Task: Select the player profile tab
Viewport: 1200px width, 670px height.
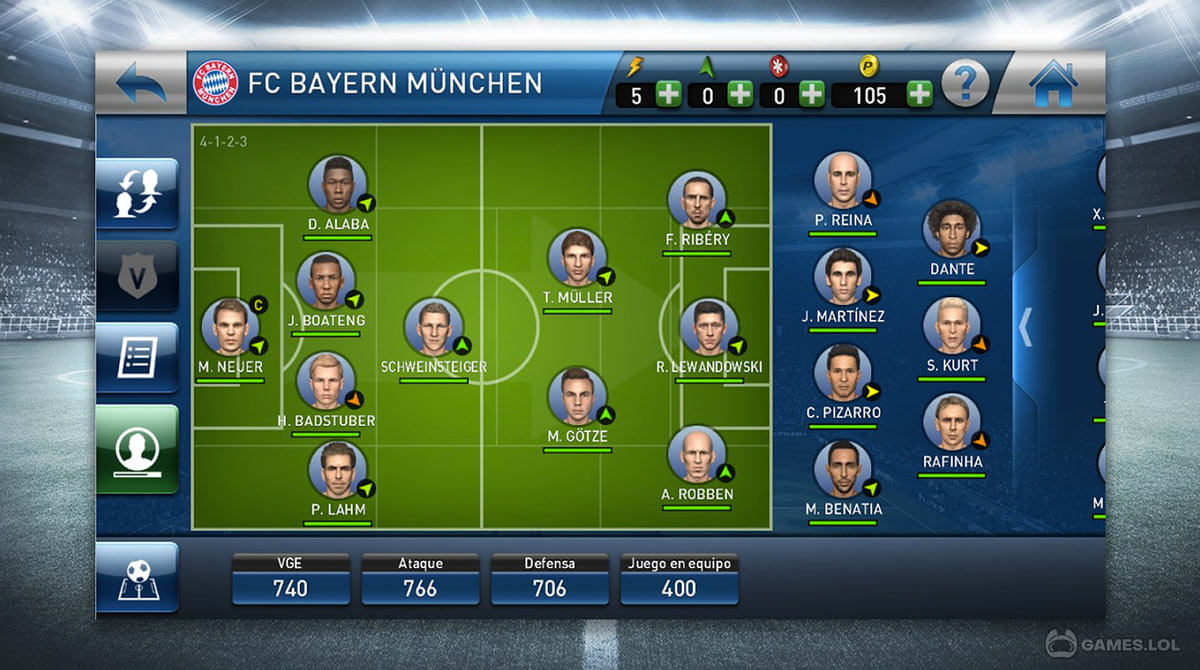Action: 137,448
